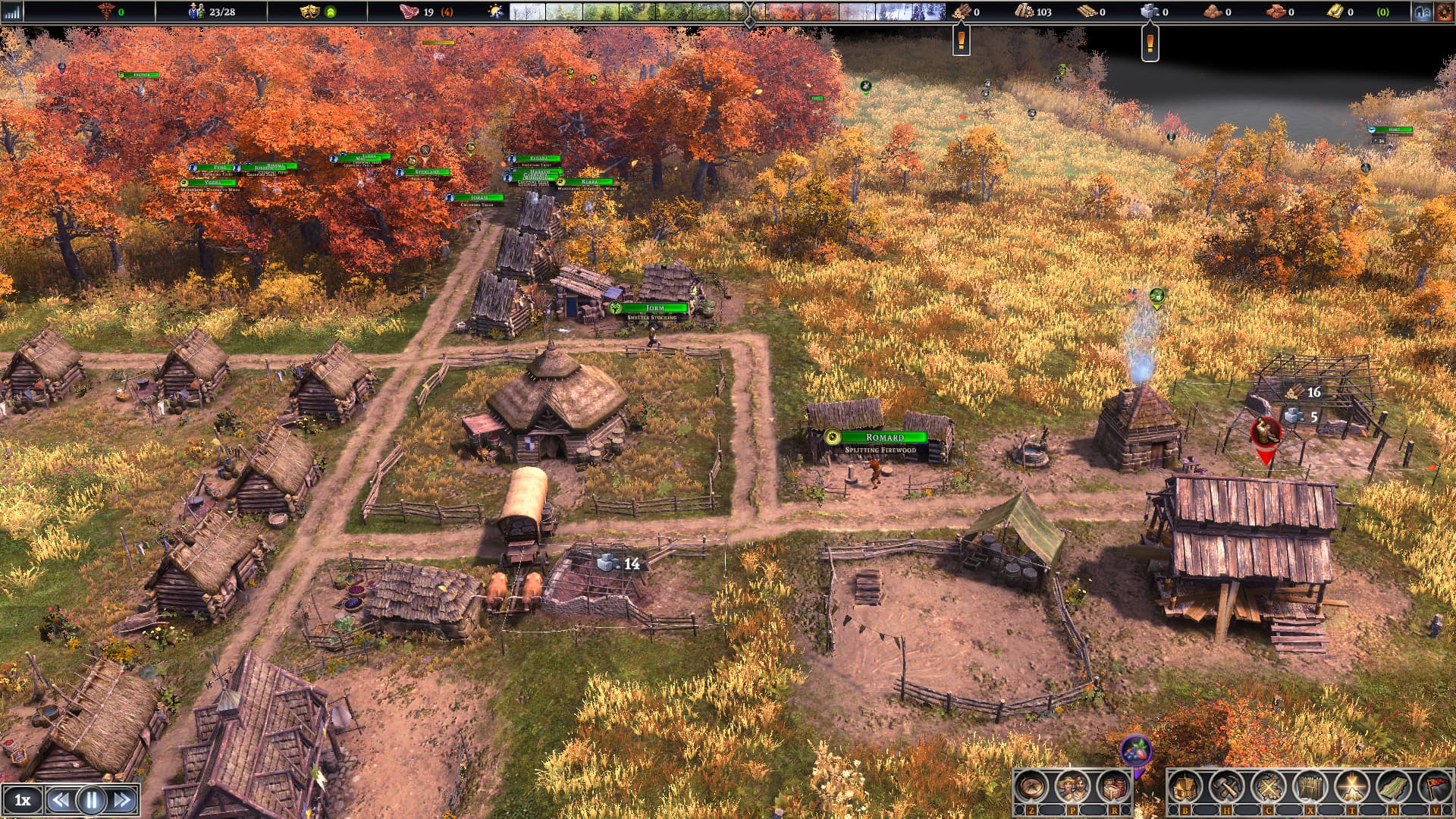Select villager Jorm's name tag
This screenshot has height=819, width=1456.
654,308
